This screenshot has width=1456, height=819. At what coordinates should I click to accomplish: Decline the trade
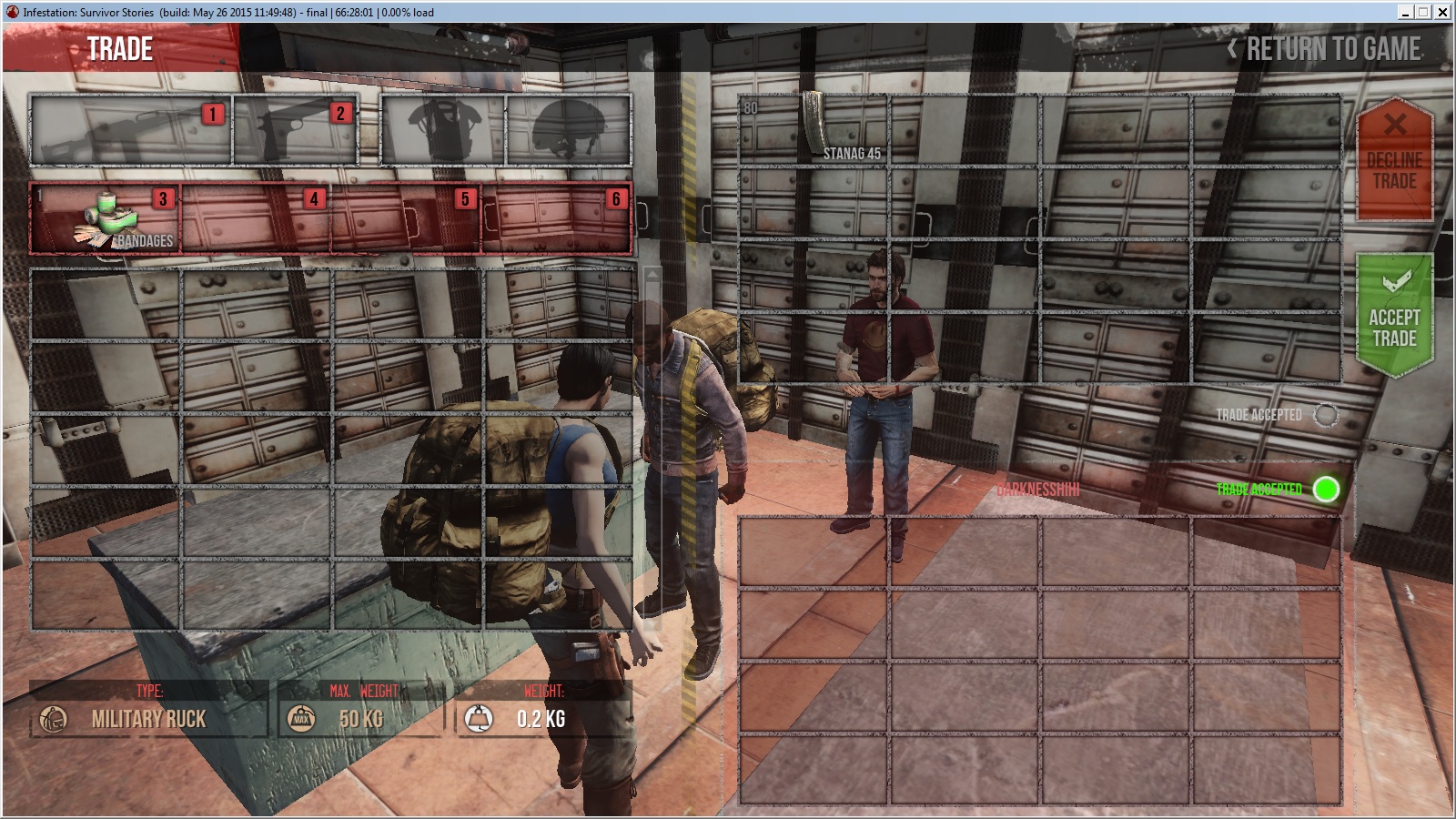pos(1394,159)
